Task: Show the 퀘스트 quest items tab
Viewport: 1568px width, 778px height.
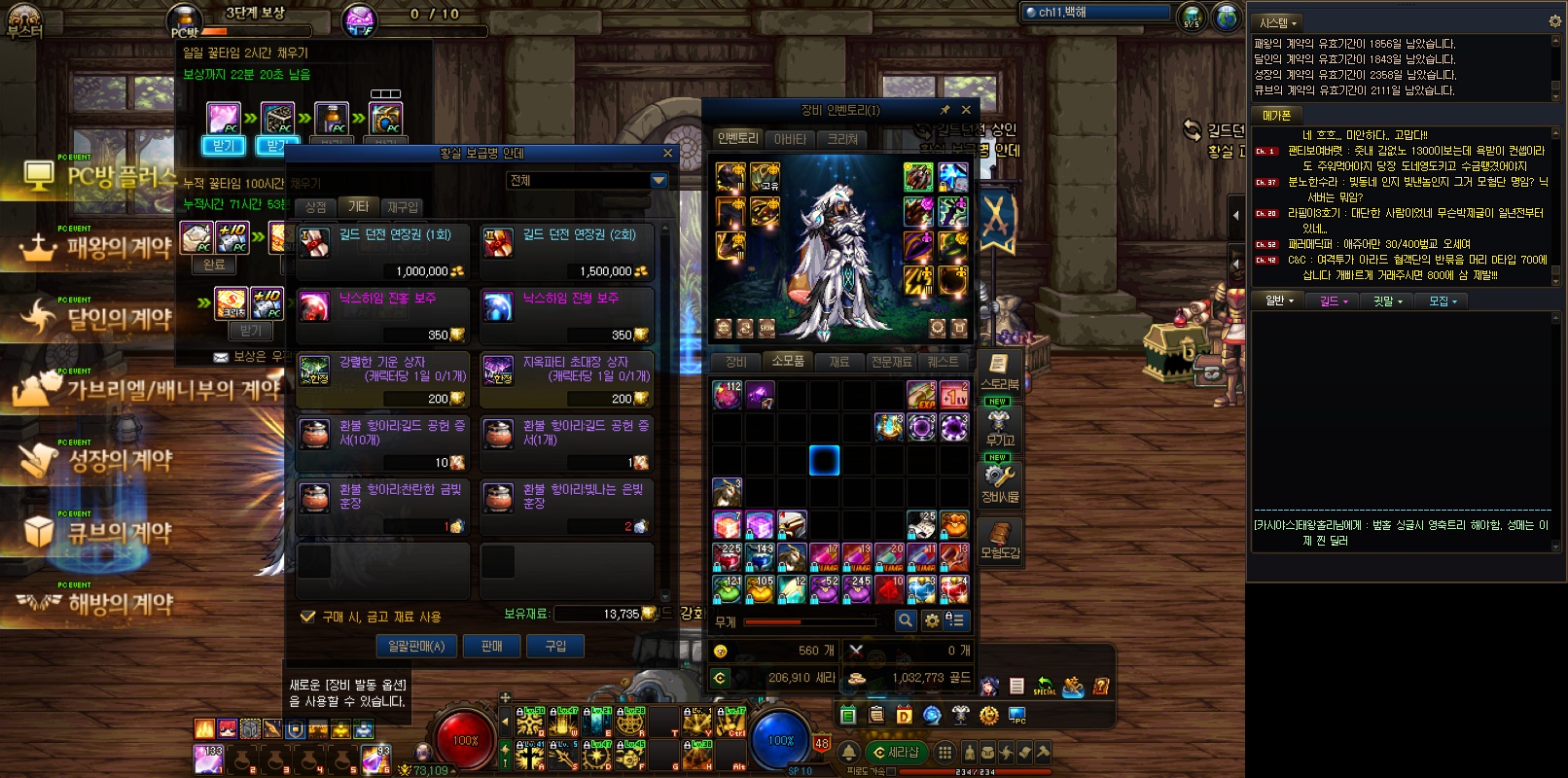Action: [943, 362]
